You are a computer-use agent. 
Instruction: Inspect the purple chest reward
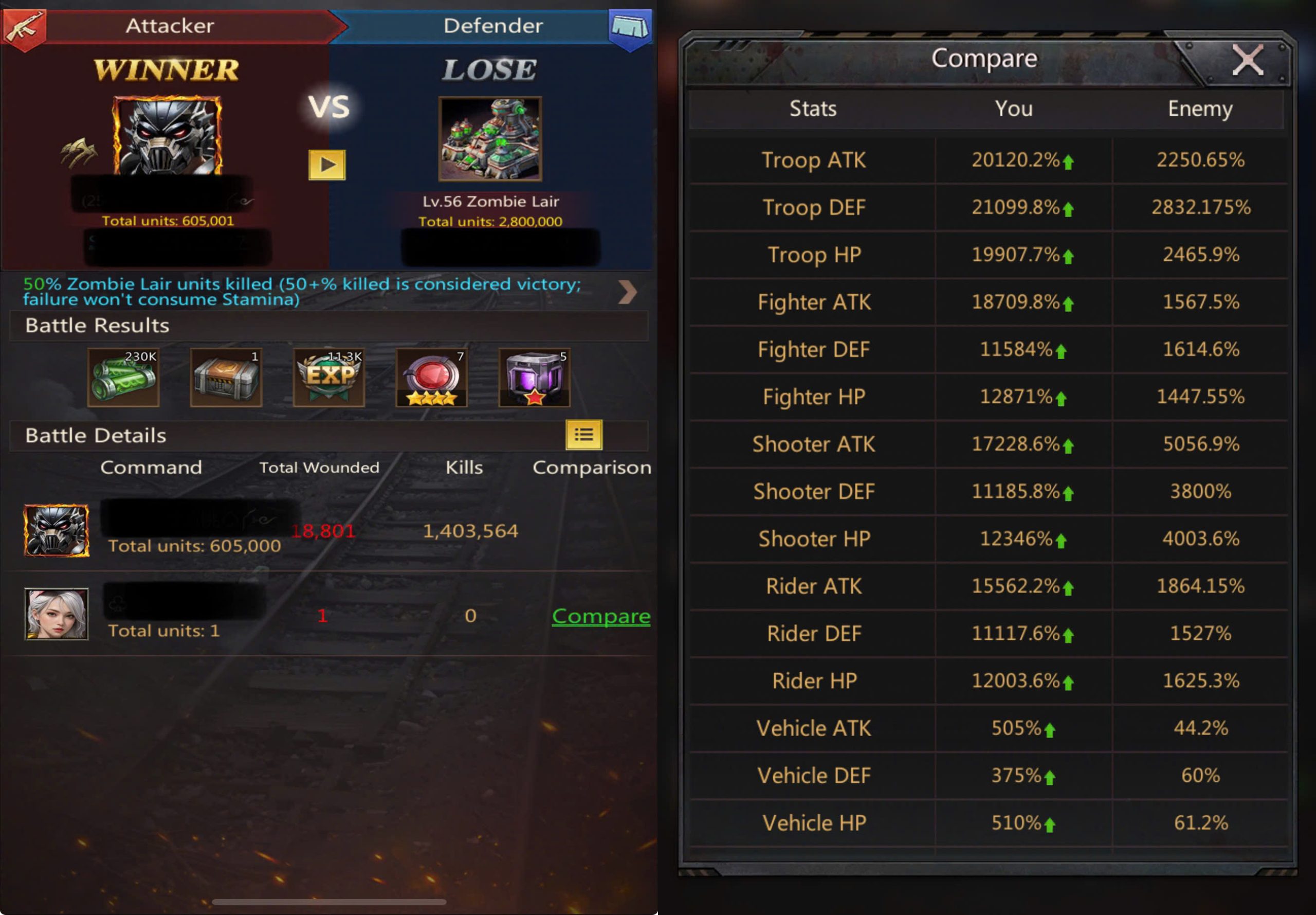click(534, 378)
